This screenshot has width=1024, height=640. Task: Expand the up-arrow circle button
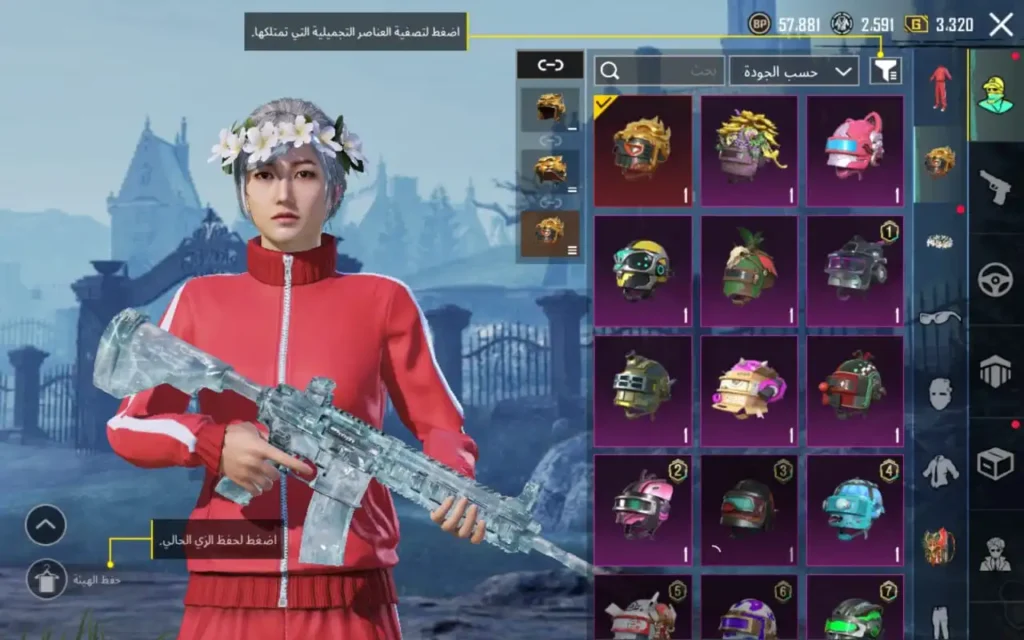click(46, 525)
